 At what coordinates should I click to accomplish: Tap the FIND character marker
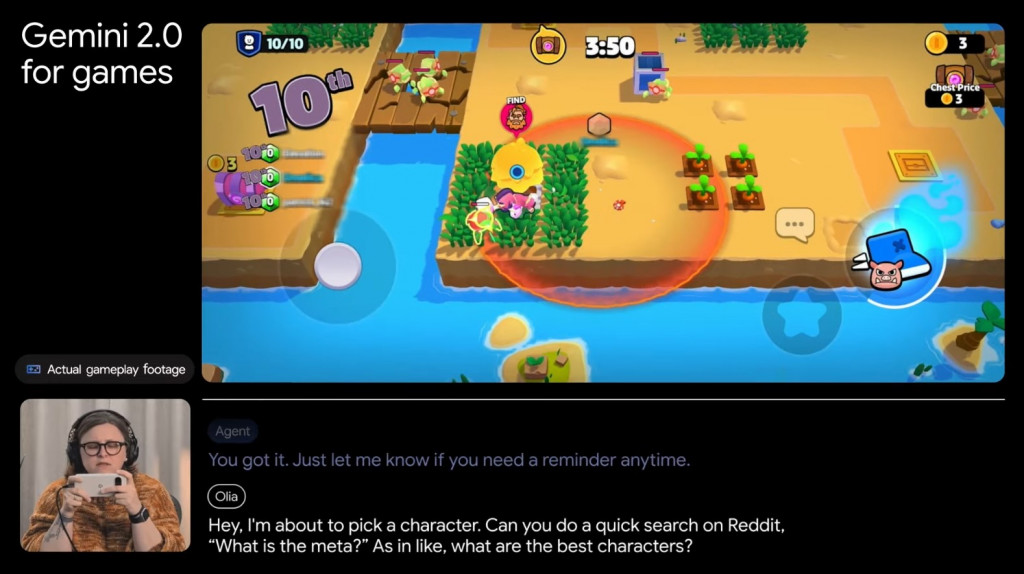[516, 117]
